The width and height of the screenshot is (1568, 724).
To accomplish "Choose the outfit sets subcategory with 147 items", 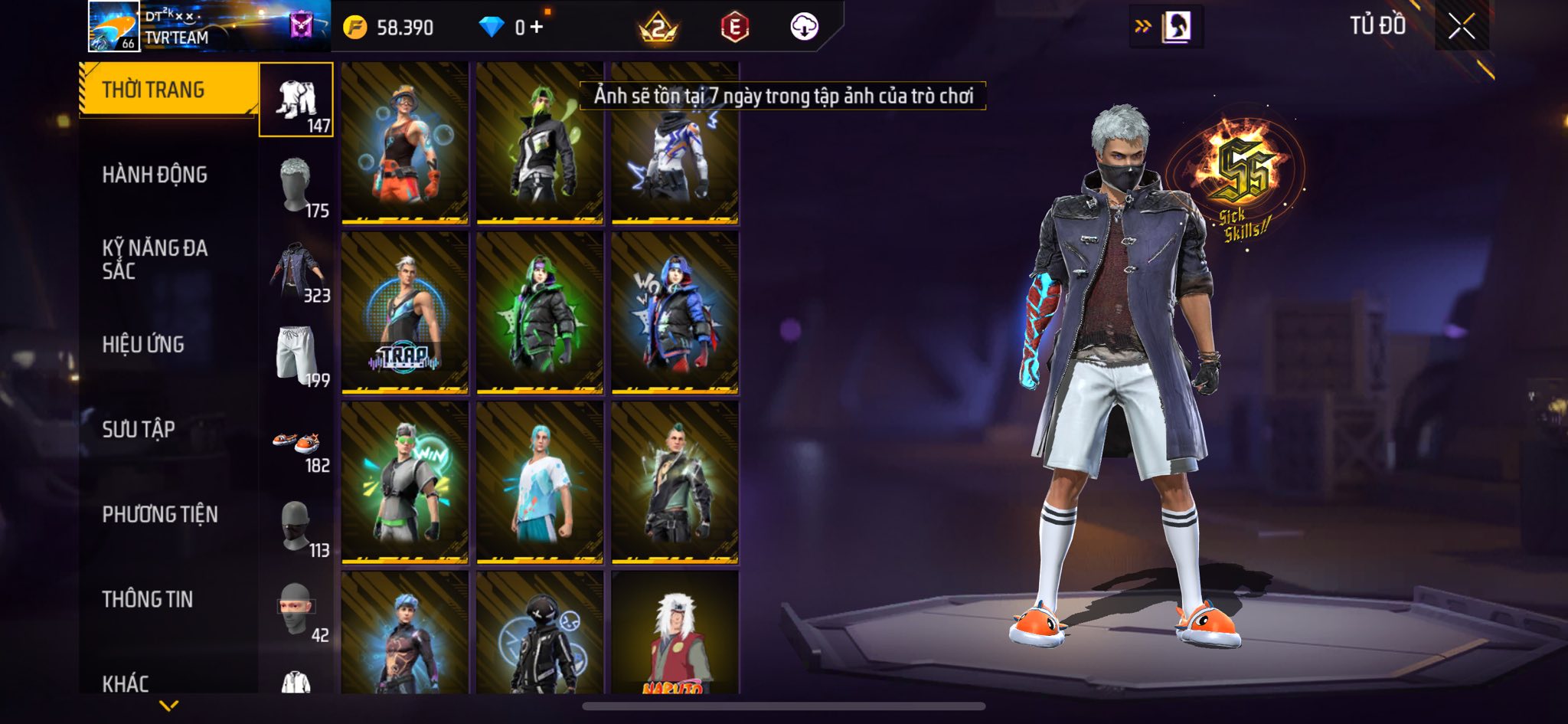I will [x=296, y=100].
